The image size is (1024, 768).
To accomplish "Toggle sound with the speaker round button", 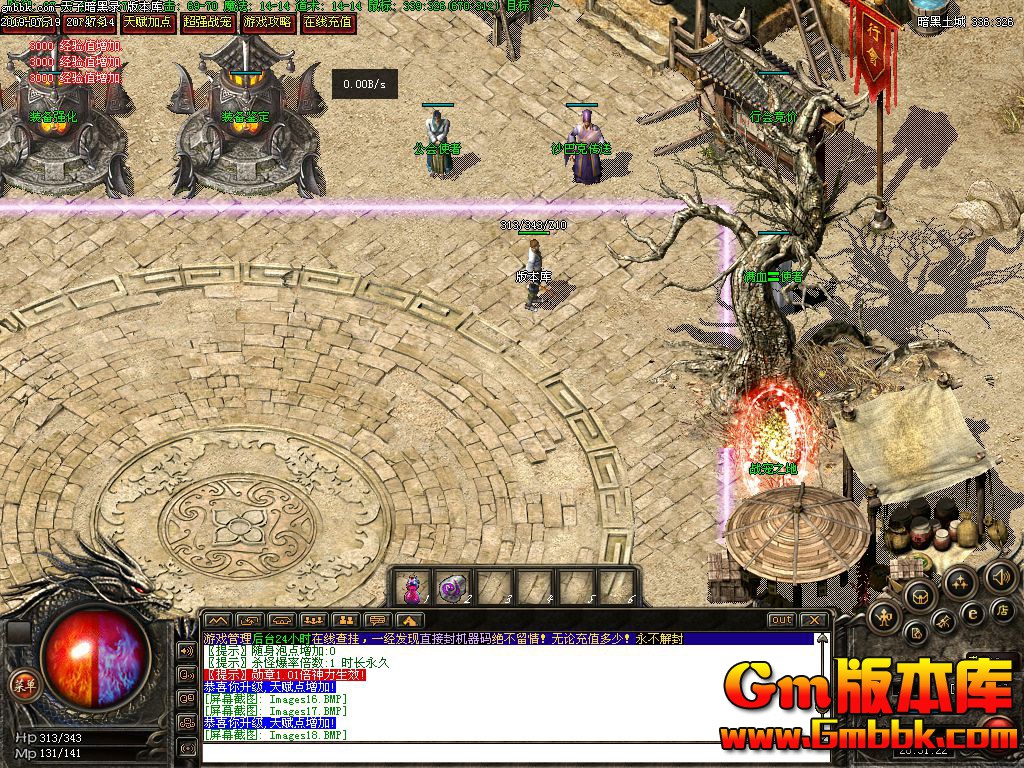I will pos(1001,576).
